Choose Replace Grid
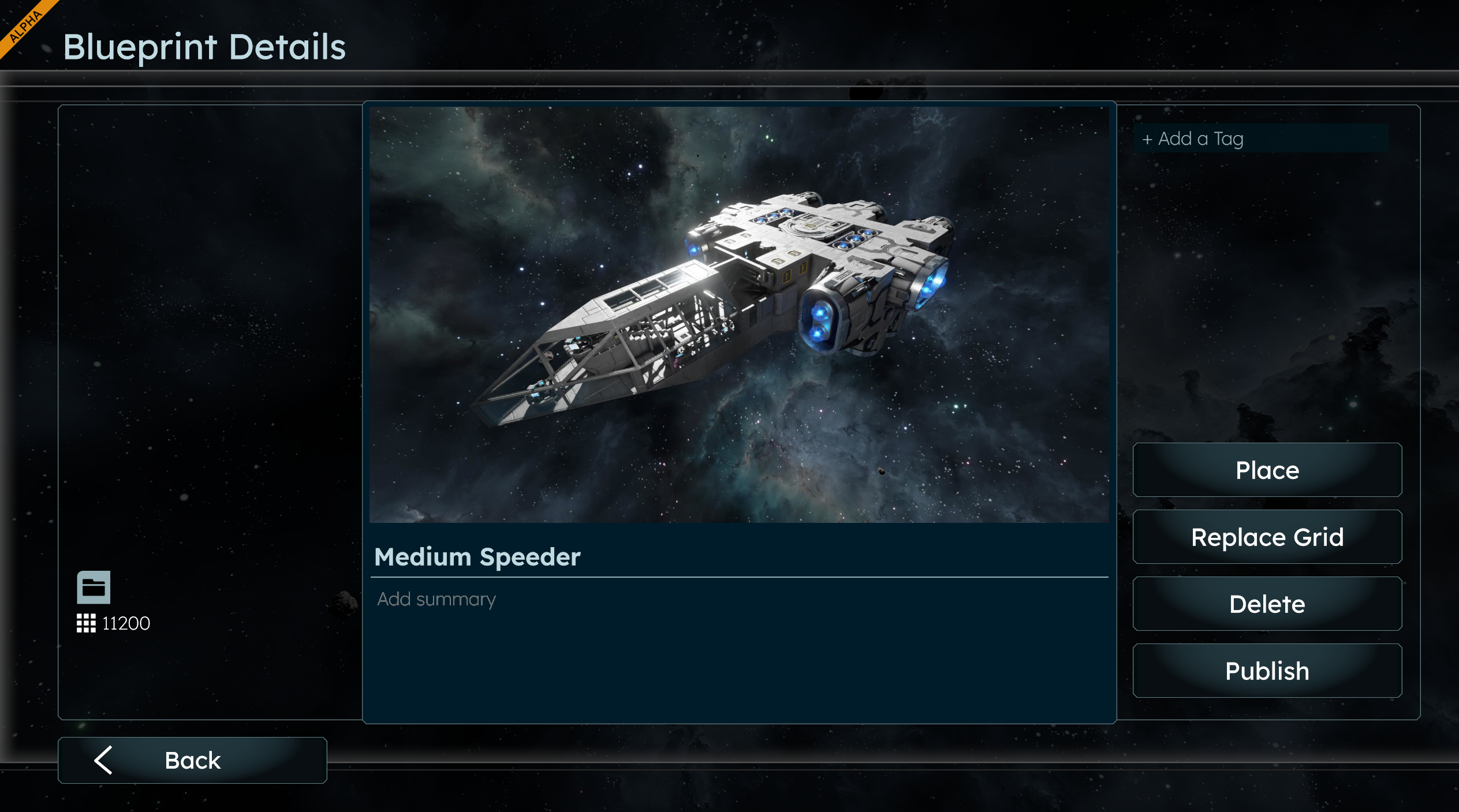The width and height of the screenshot is (1459, 812). 1267,537
